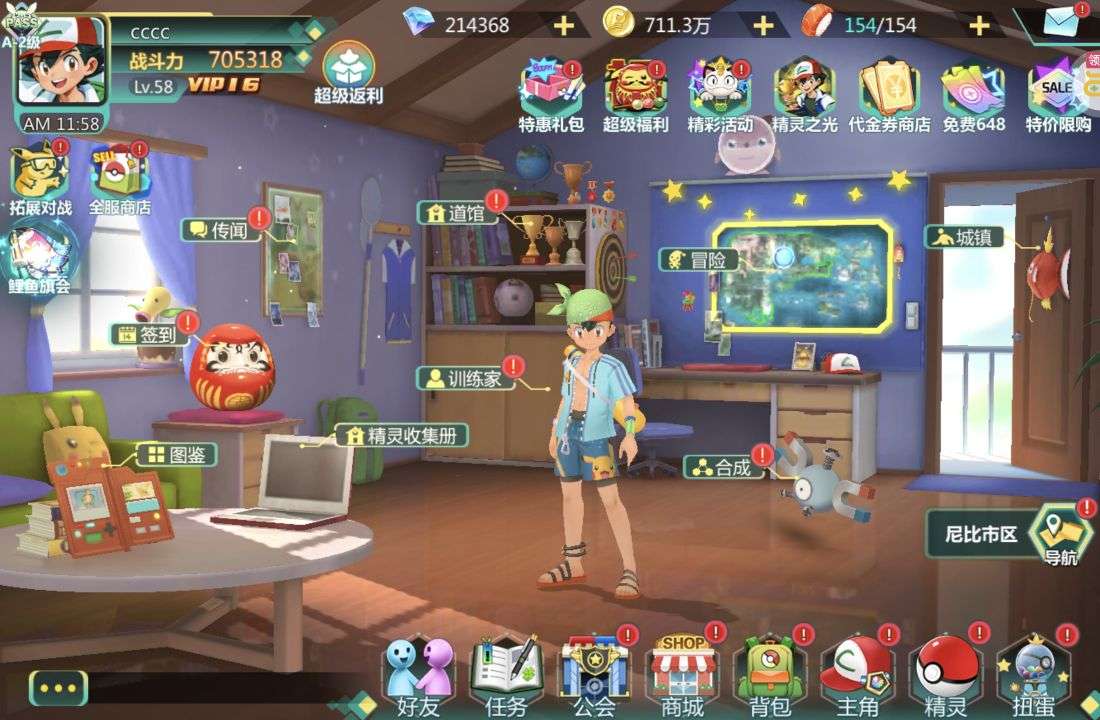Open the 精灵 Poké Ball menu
The image size is (1100, 720).
[945, 677]
